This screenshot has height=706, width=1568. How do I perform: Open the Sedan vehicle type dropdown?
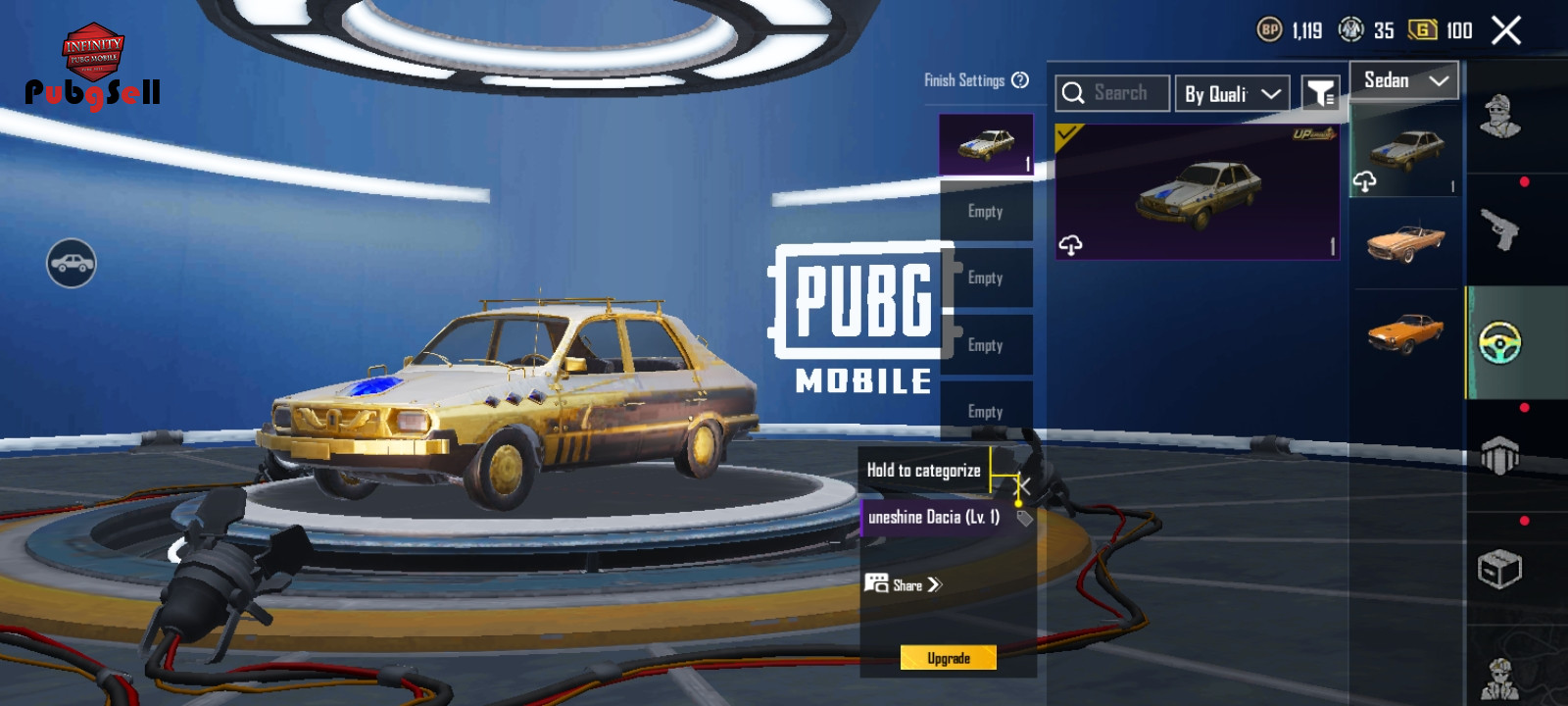click(x=1404, y=81)
